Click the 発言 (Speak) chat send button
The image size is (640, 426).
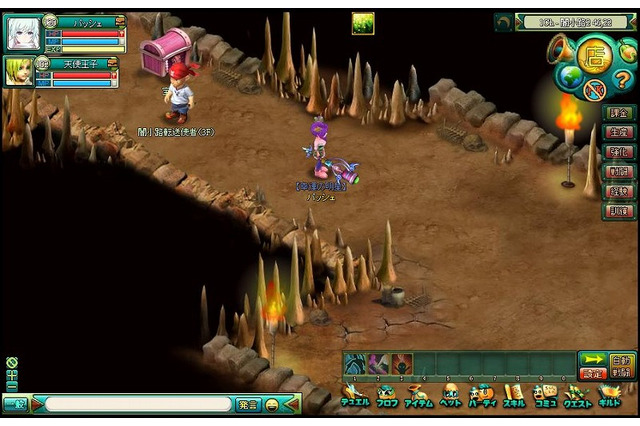247,405
